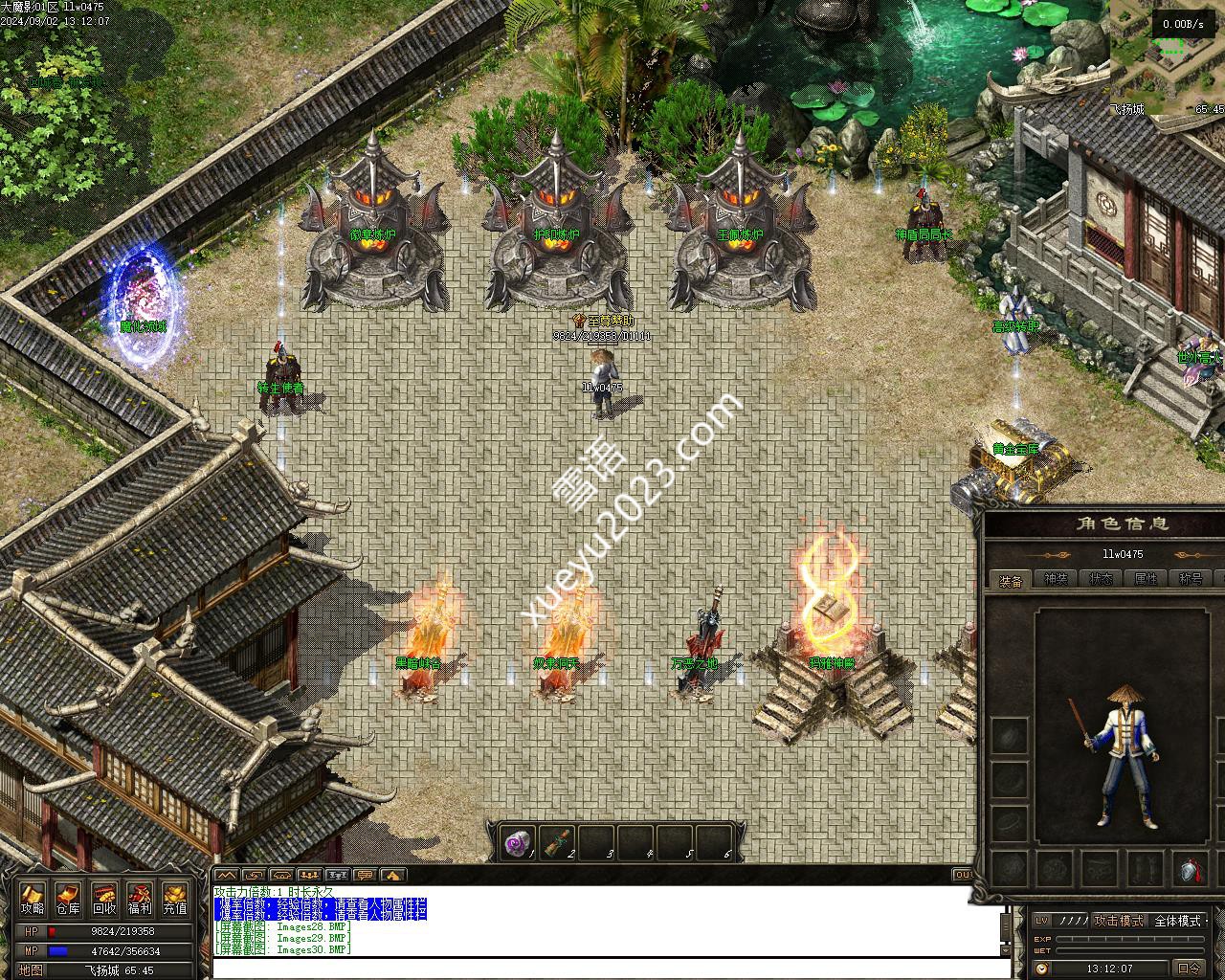Open the friends group icon in bottom toolbar
Viewport: 1225px width, 980px height.
309,874
